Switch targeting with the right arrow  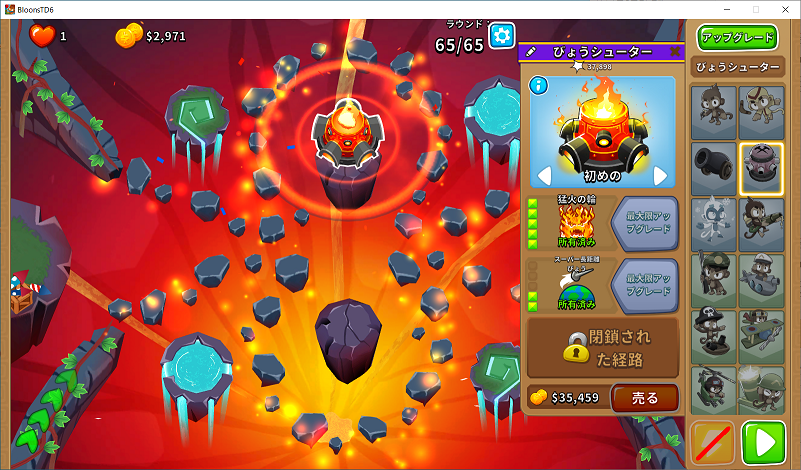[661, 176]
